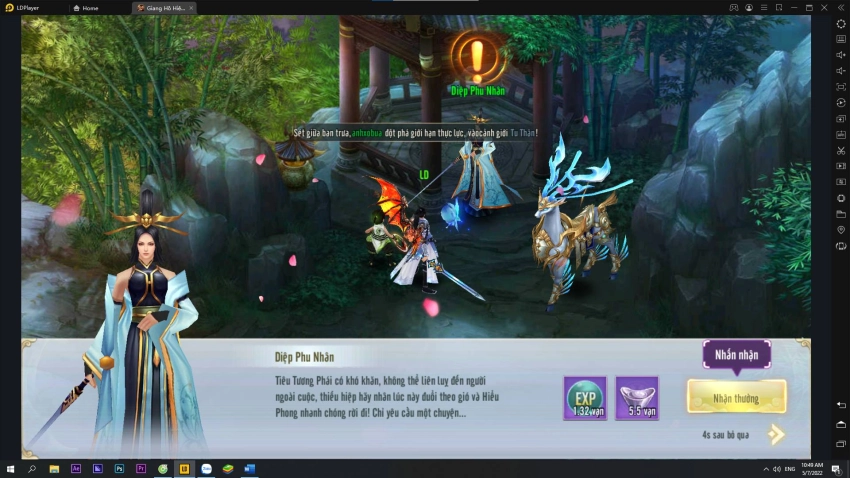
Task: Skip the dialogue using the arrow
Action: (x=776, y=434)
